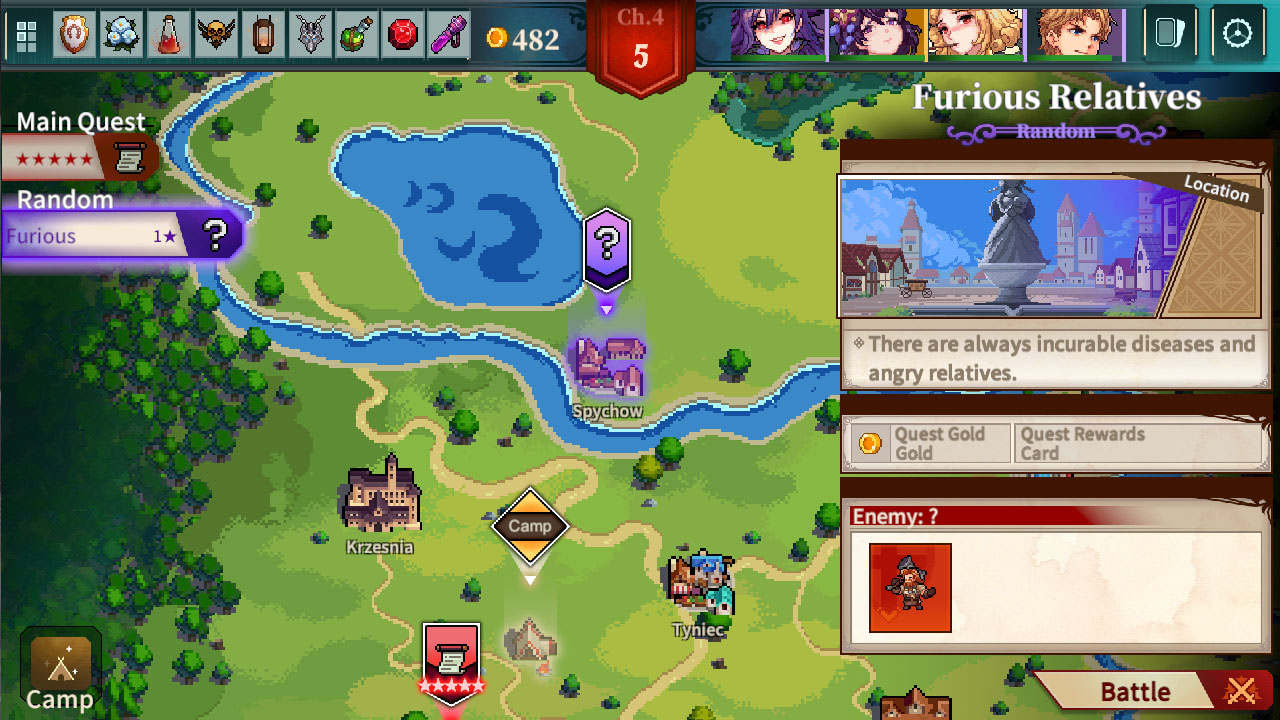Open the winged skull item icon
Screen dimensions: 1280x720
coord(217,33)
